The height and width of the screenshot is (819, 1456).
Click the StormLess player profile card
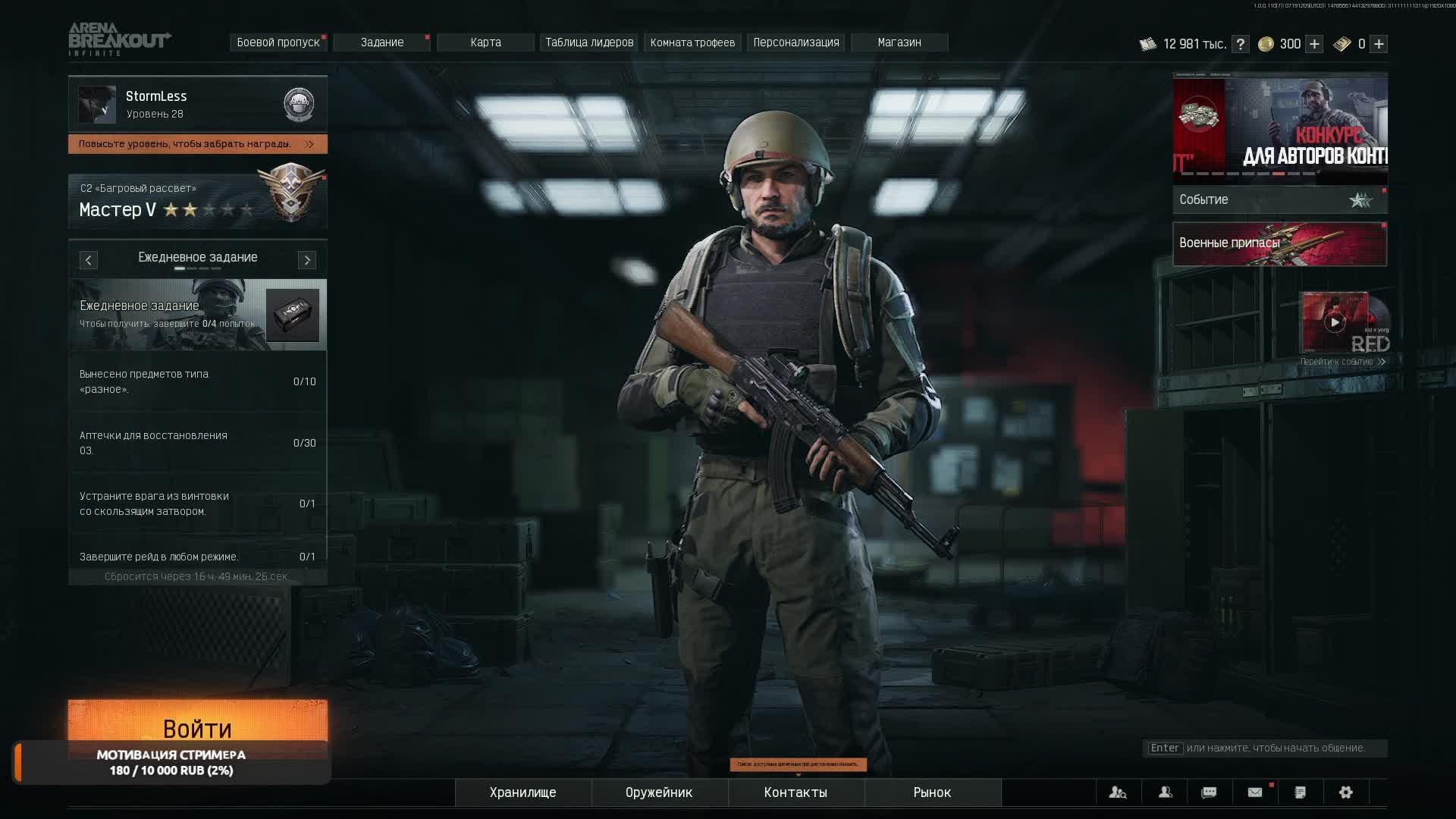(197, 104)
